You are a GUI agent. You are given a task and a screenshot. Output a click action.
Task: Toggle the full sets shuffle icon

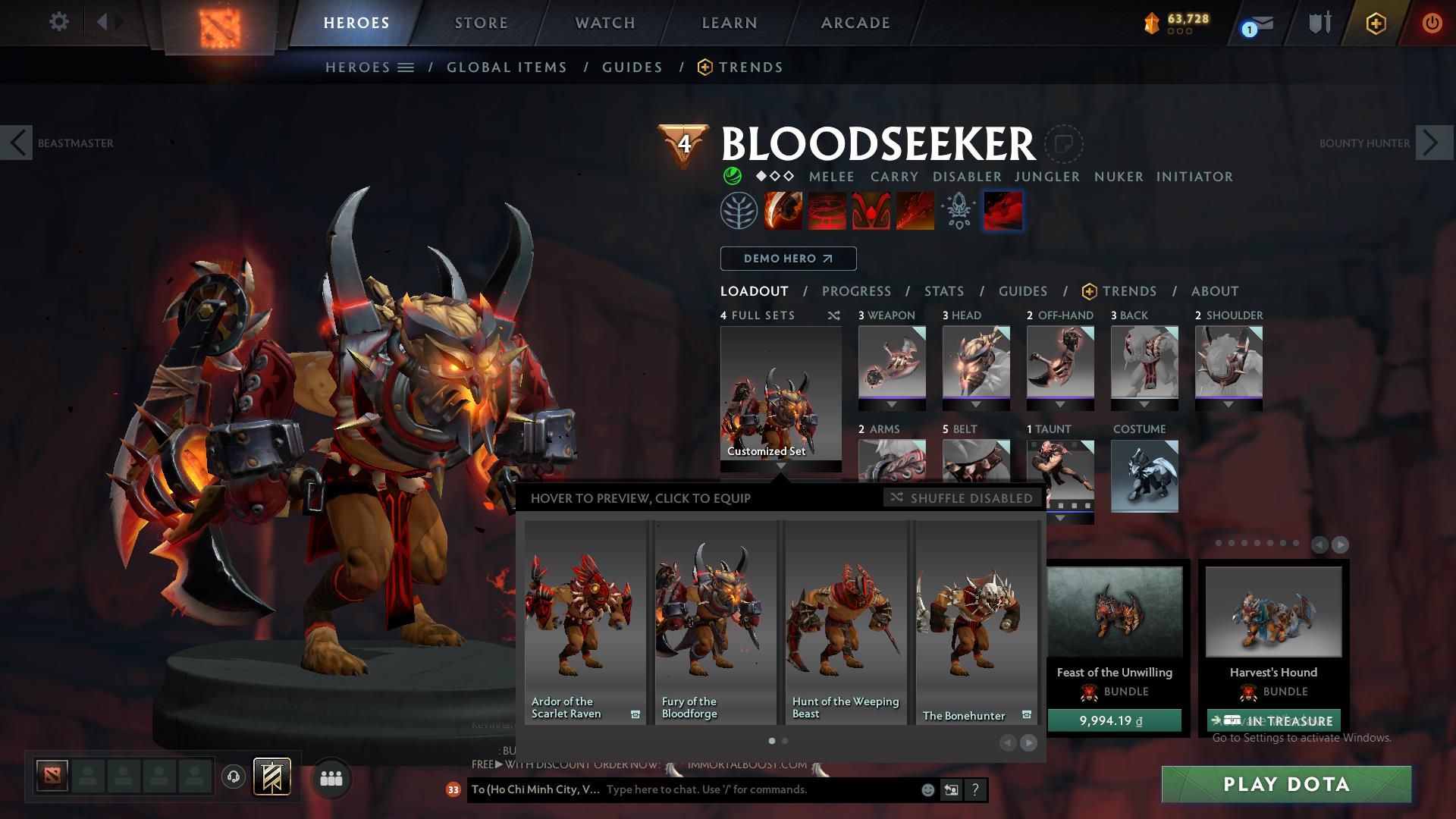coord(833,315)
